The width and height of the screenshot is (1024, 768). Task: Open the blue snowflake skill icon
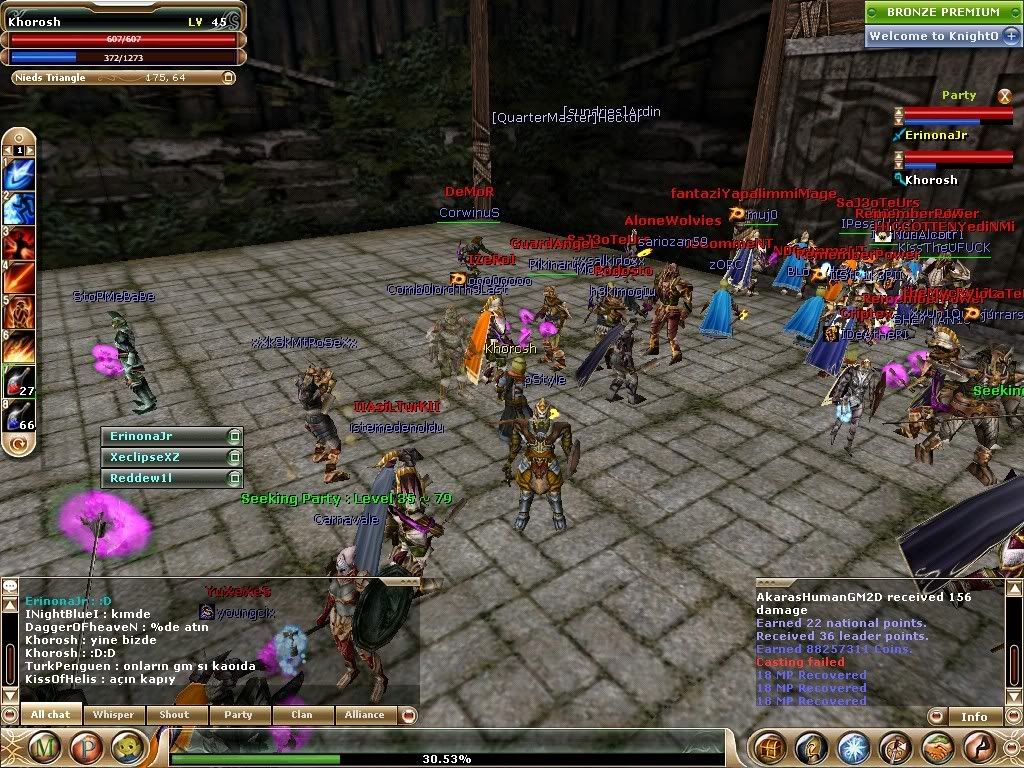(853, 746)
